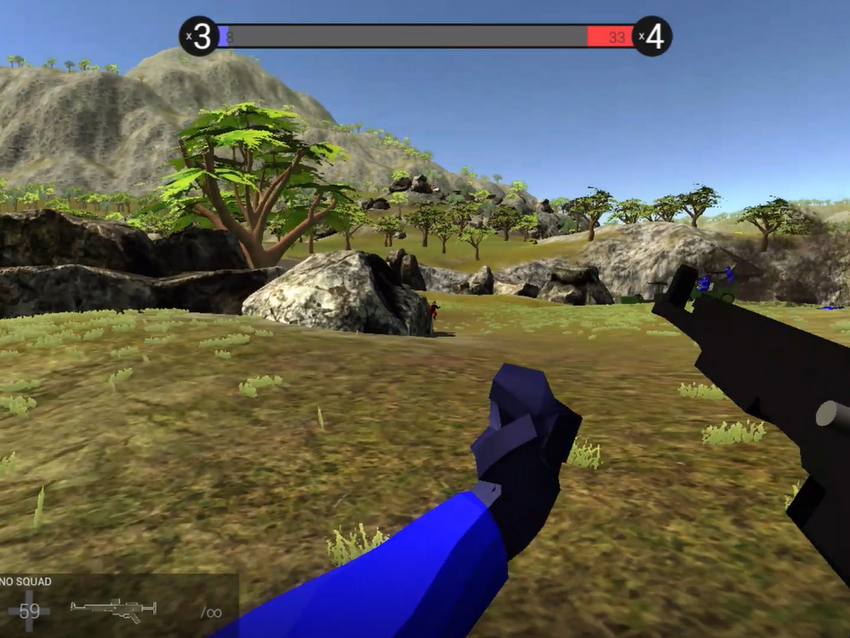Click the NO SQUAD label
This screenshot has height=638, width=850.
pos(25,581)
